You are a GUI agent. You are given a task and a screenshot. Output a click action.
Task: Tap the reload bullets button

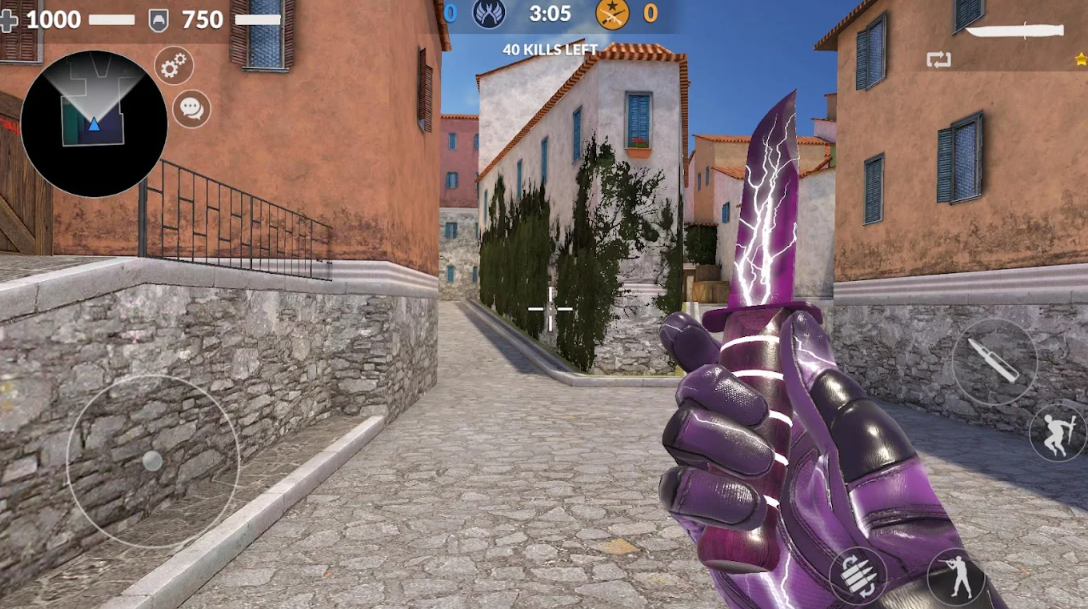point(857,575)
